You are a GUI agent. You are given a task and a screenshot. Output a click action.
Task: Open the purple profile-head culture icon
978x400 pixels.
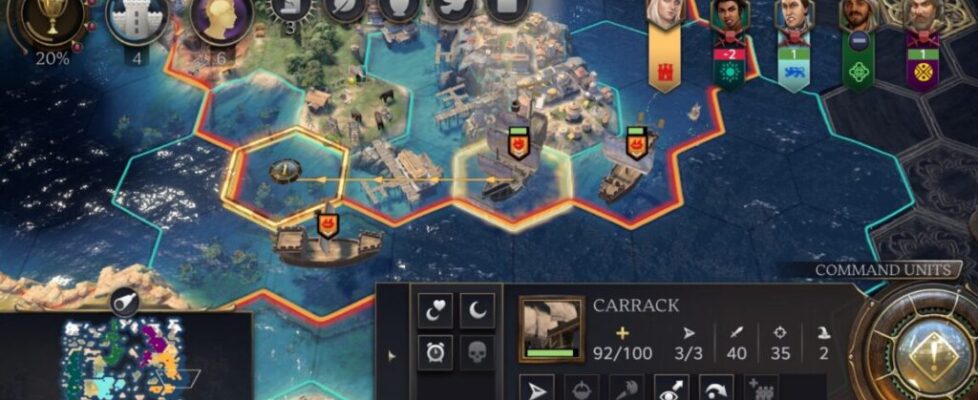coord(221,20)
